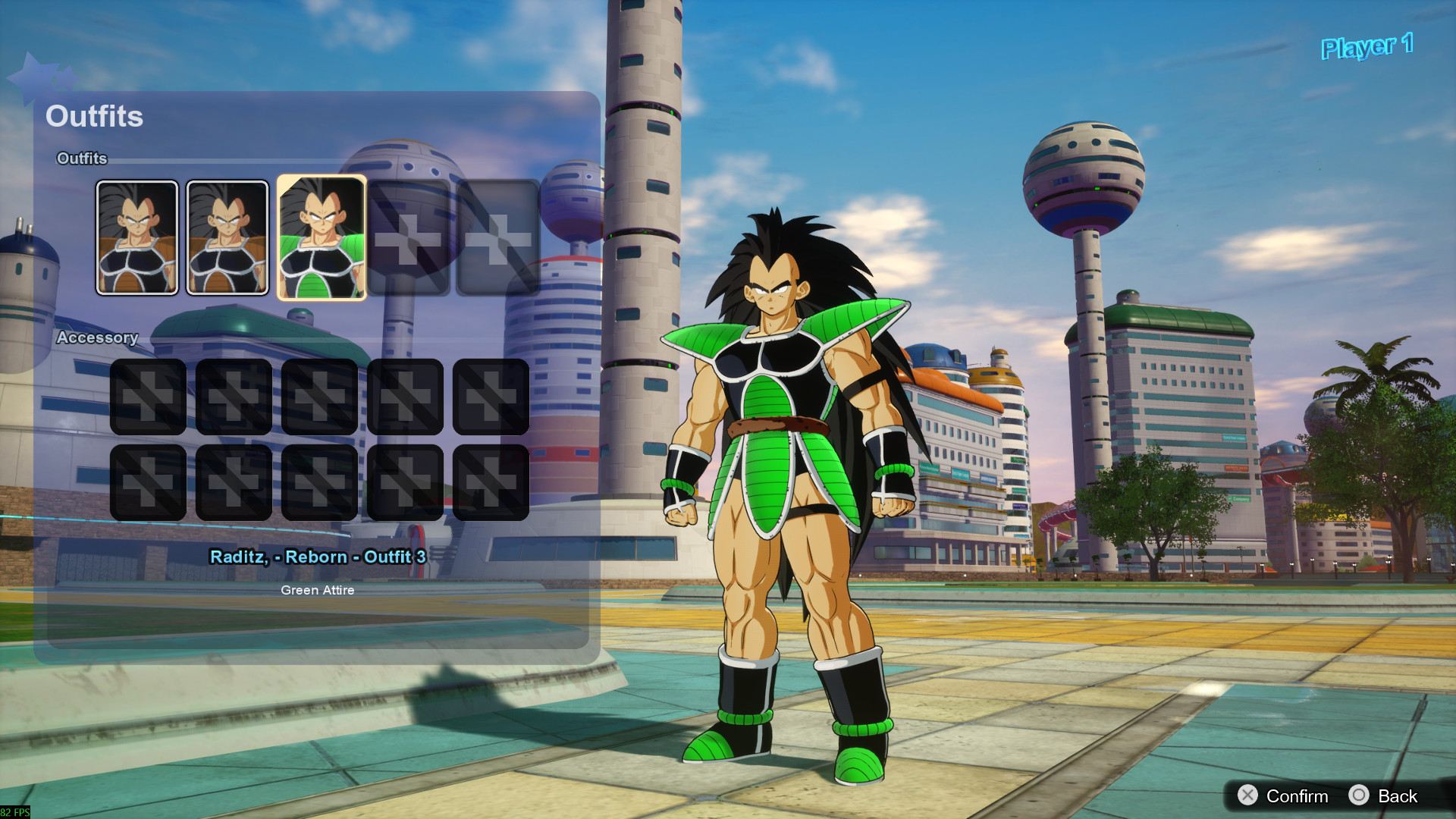Click the Green Attire description text
The height and width of the screenshot is (819, 1456).
[318, 590]
